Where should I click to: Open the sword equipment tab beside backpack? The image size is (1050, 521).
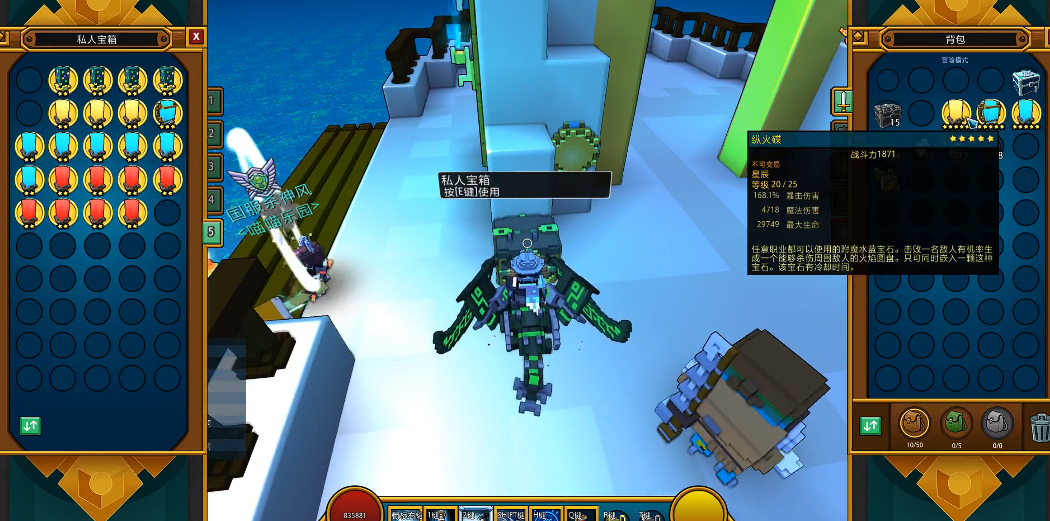[842, 100]
